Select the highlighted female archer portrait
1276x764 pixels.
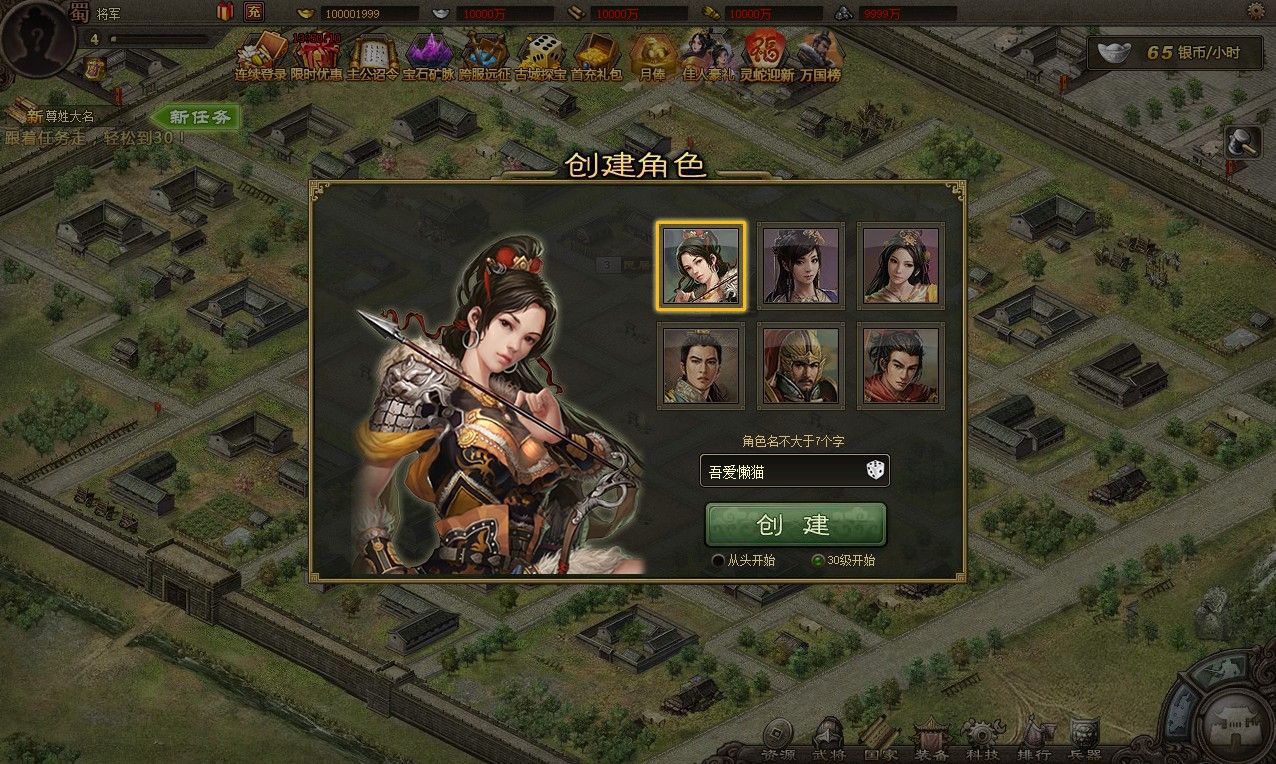coord(701,266)
